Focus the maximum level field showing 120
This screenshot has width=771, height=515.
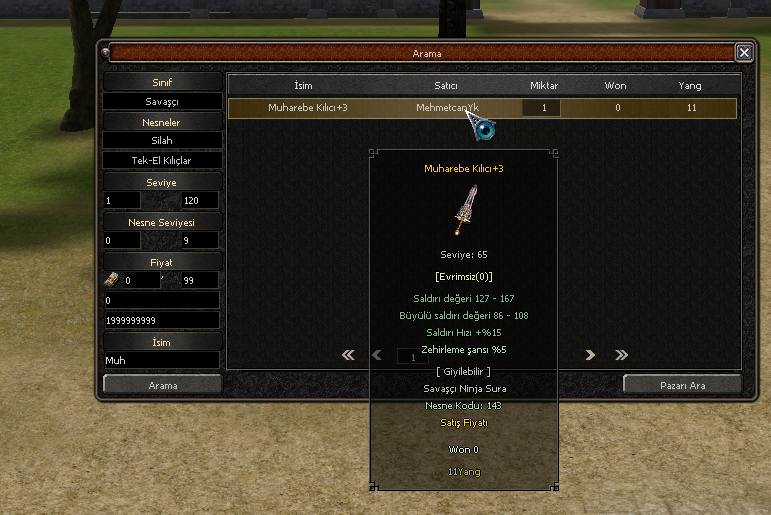pyautogui.click(x=200, y=200)
